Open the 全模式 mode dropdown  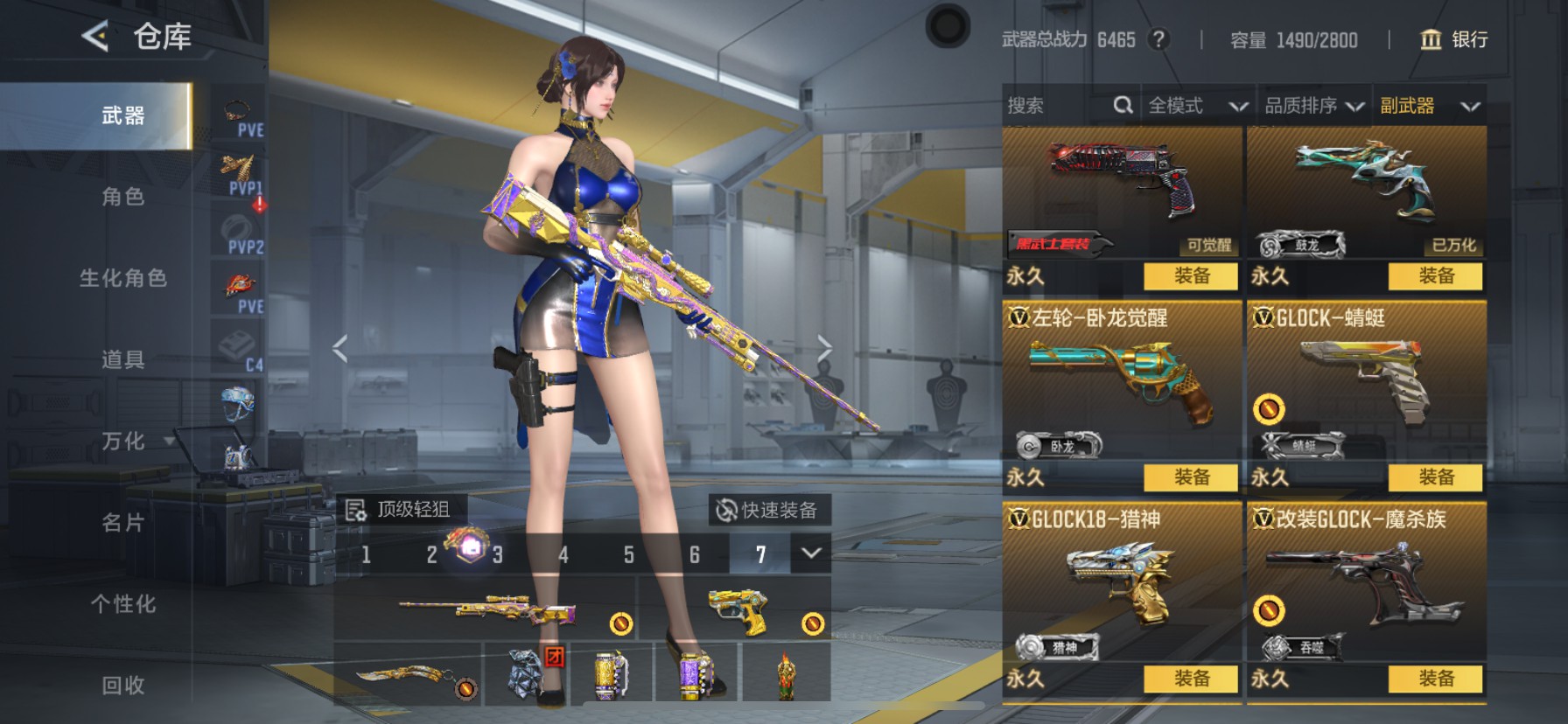point(1197,106)
